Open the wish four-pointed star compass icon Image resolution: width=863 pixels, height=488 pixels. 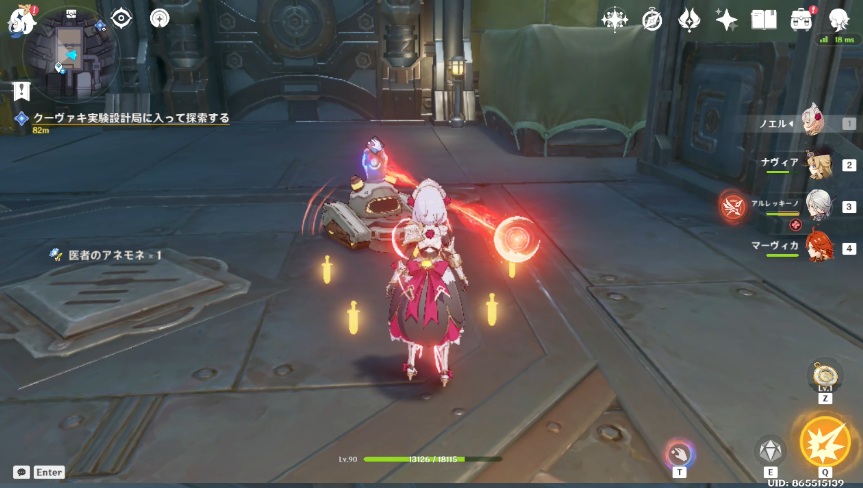coord(614,19)
